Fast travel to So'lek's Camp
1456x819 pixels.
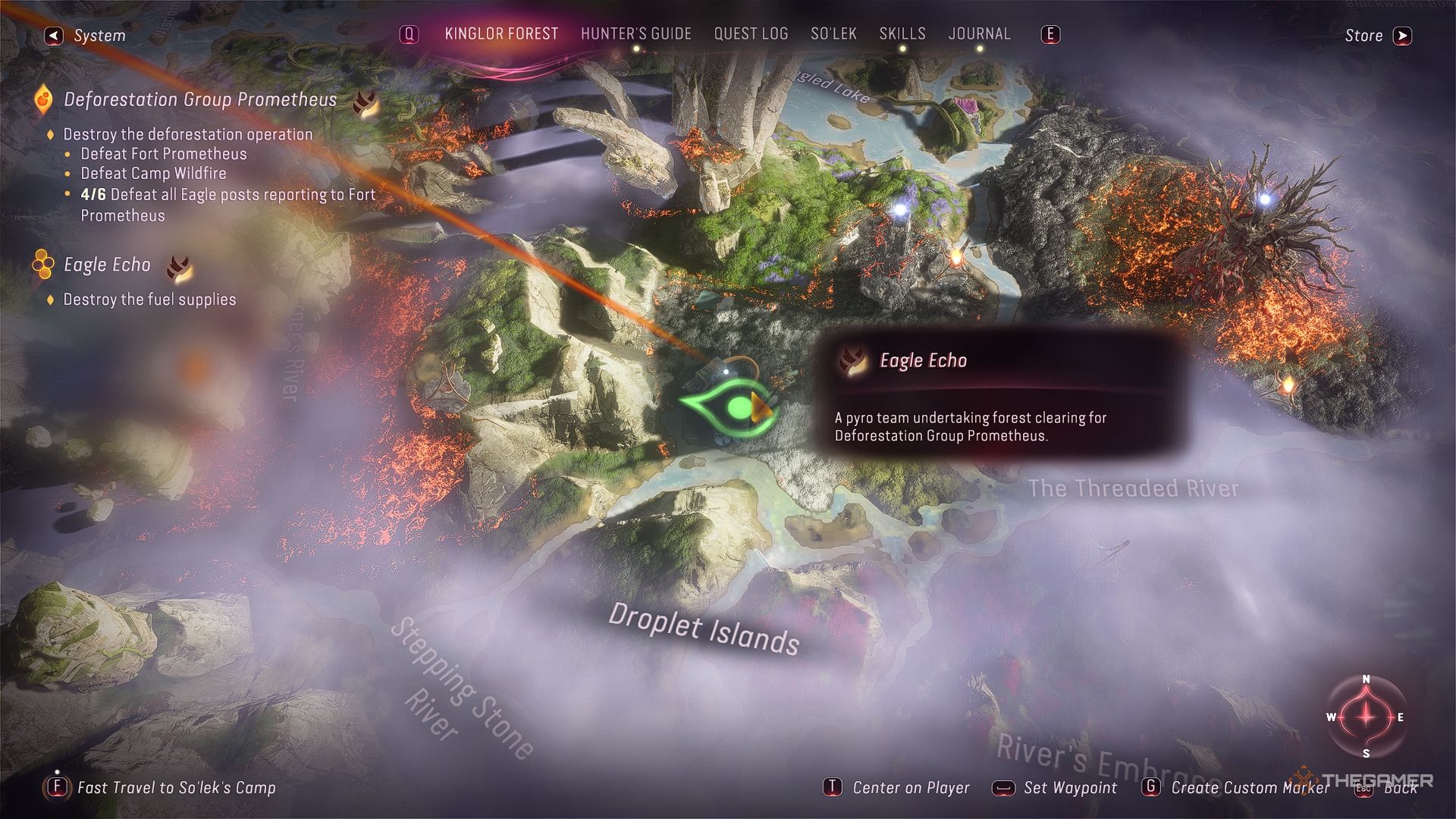pyautogui.click(x=161, y=787)
